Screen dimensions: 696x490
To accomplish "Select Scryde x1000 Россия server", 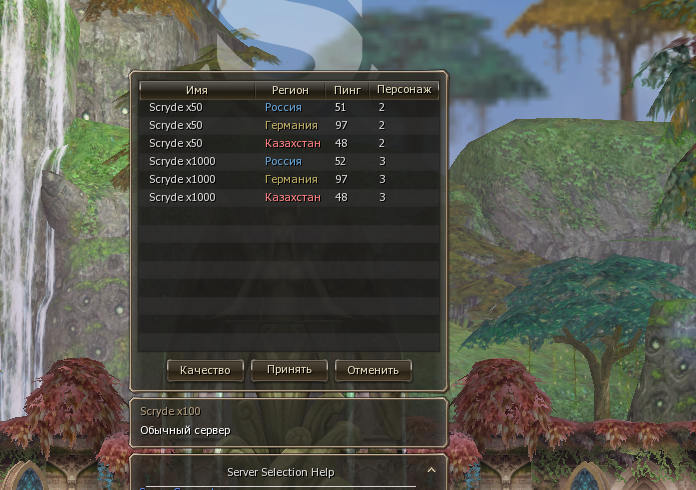I will coord(288,161).
